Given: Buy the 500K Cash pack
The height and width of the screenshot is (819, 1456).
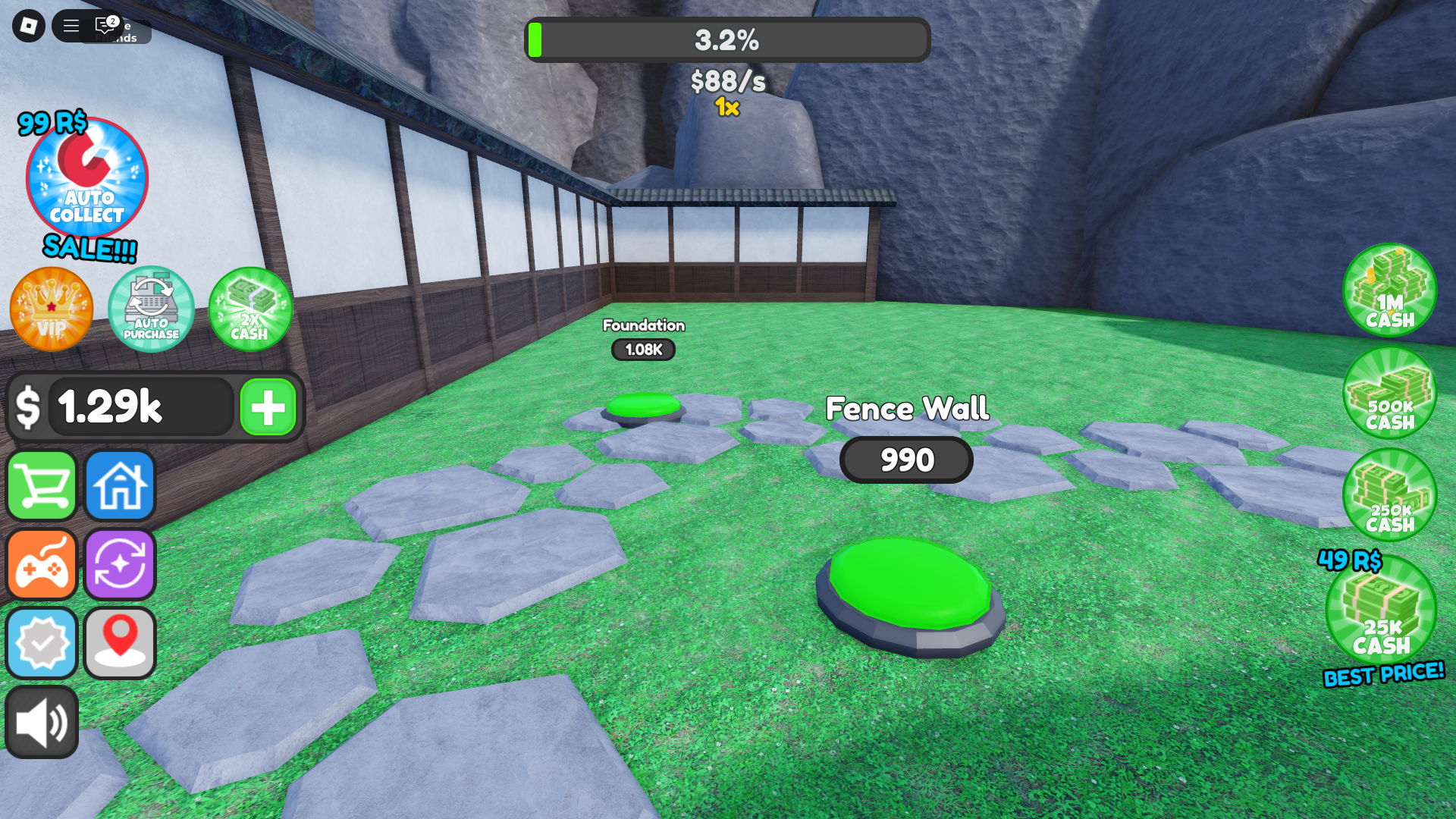Looking at the screenshot, I should [x=1389, y=394].
